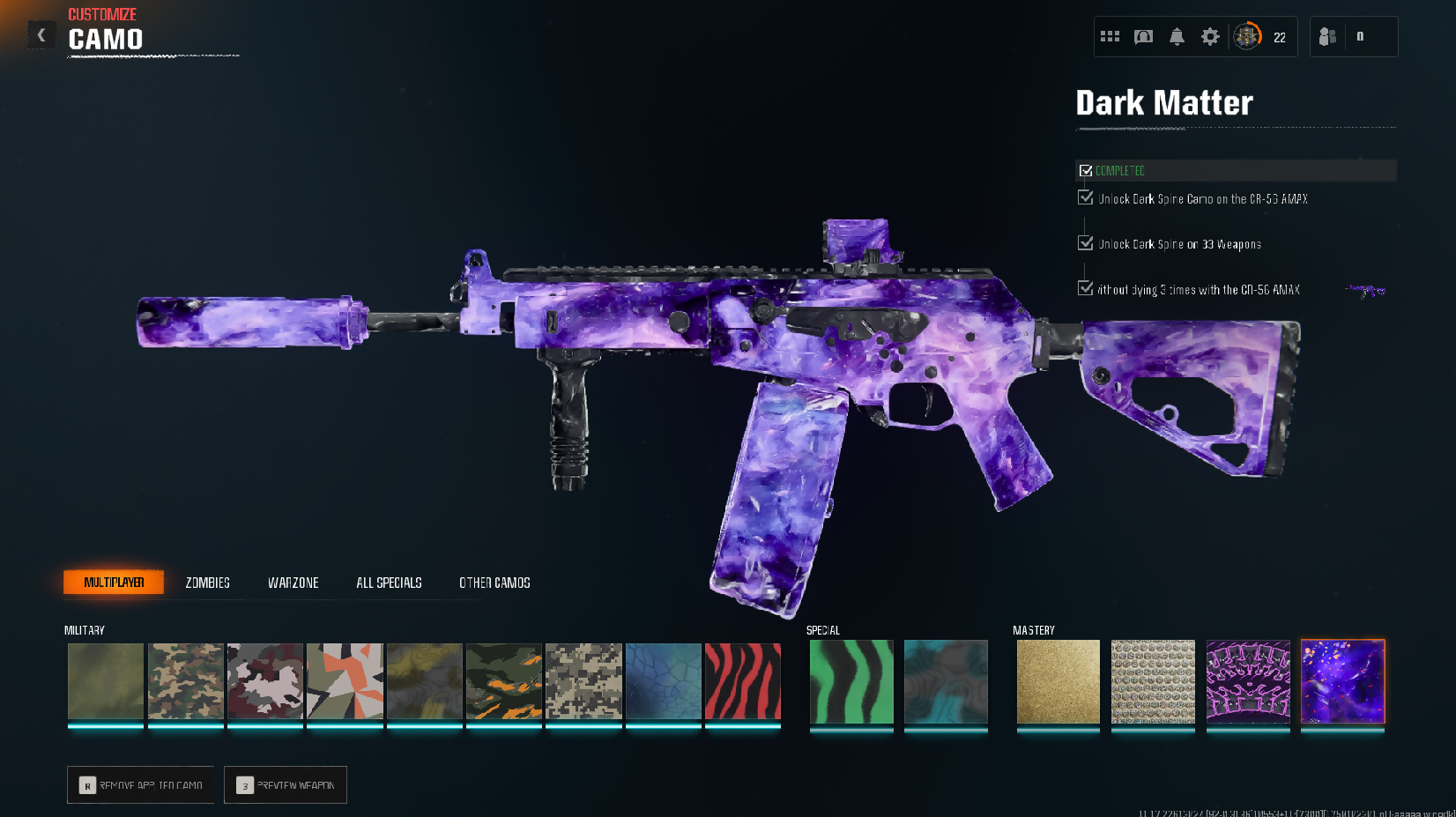Choose the green woodland camo swatch

pos(185,681)
